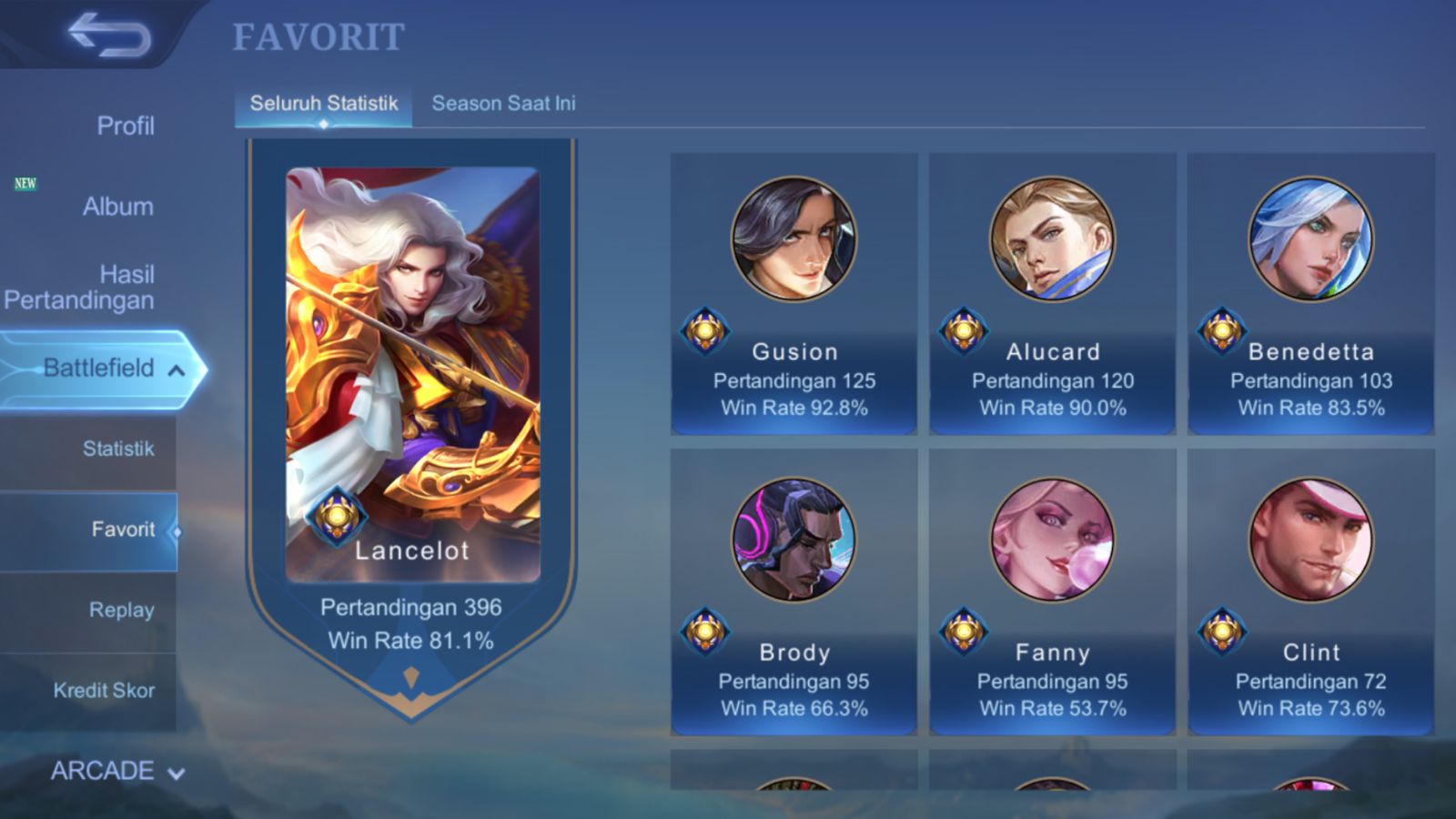Select the Favorit submenu item
The image size is (1456, 819).
pyautogui.click(x=122, y=530)
